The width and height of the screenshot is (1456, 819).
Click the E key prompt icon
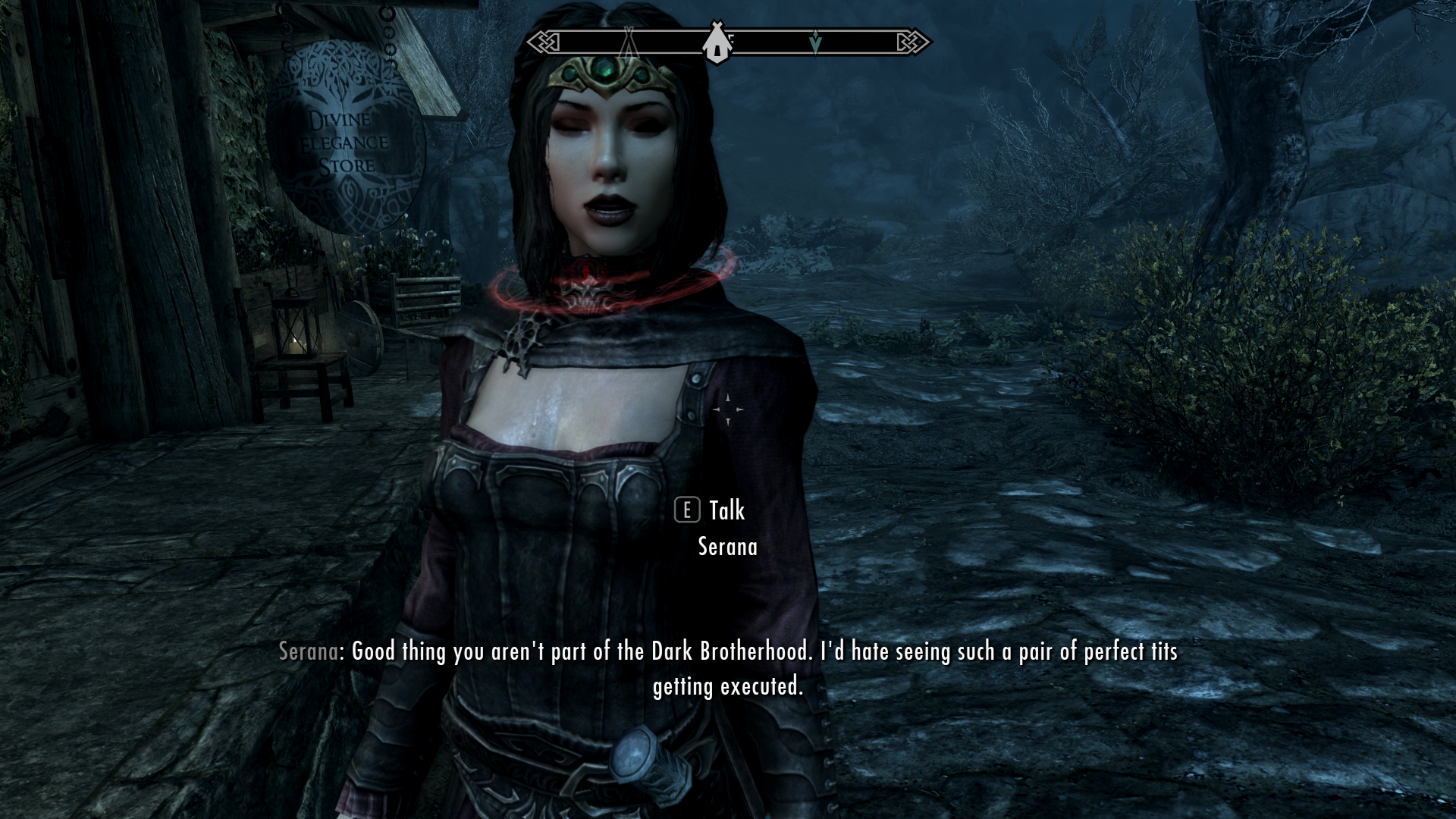click(x=689, y=511)
